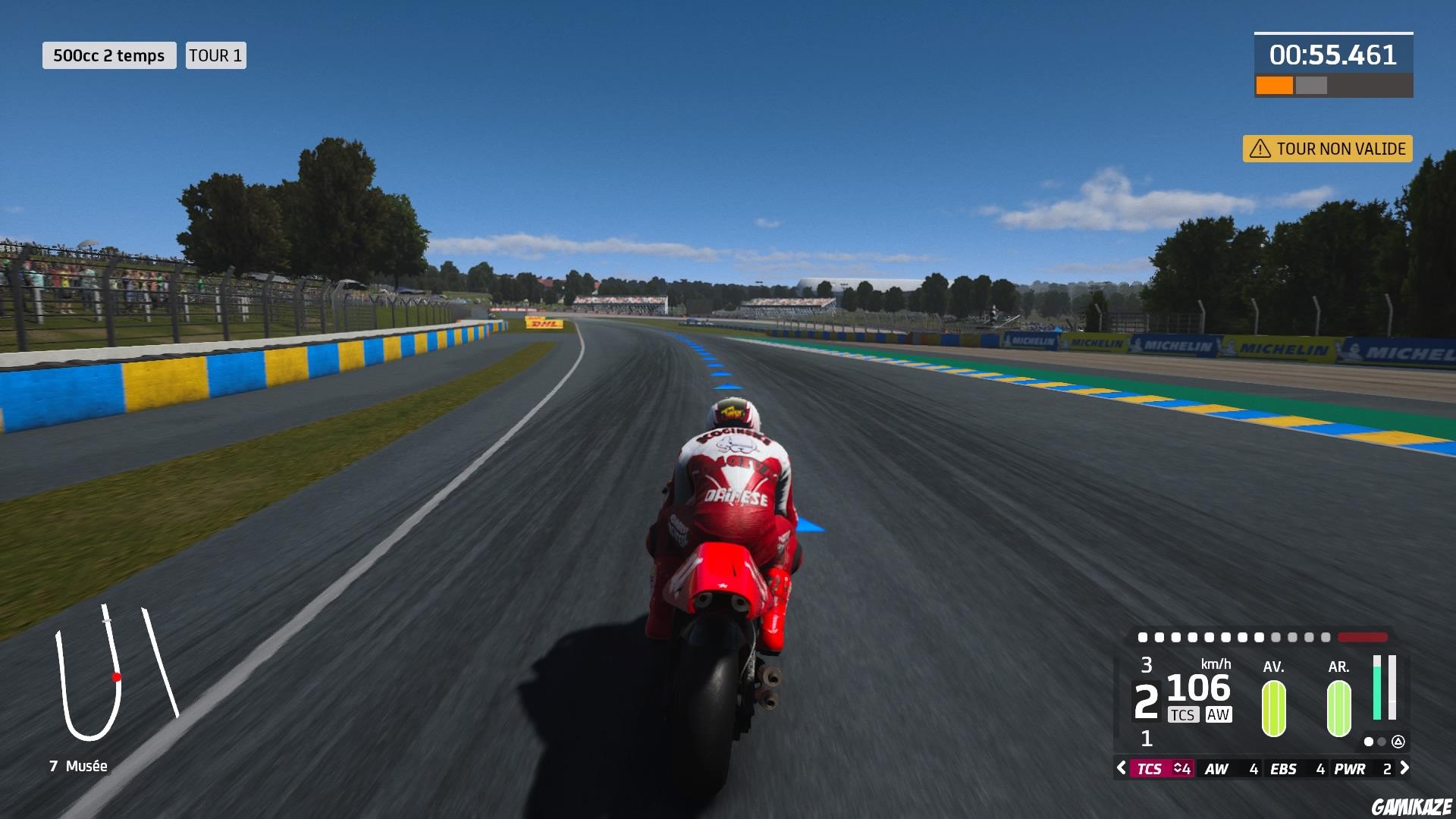This screenshot has width=1456, height=819.
Task: Select the 500cc 2 temps session label
Action: pyautogui.click(x=108, y=55)
